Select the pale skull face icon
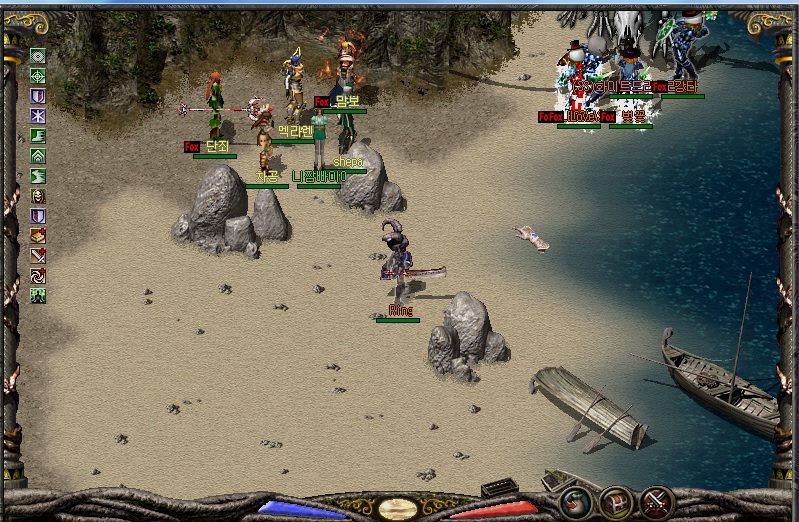Image resolution: width=799 pixels, height=522 pixels. (x=38, y=196)
